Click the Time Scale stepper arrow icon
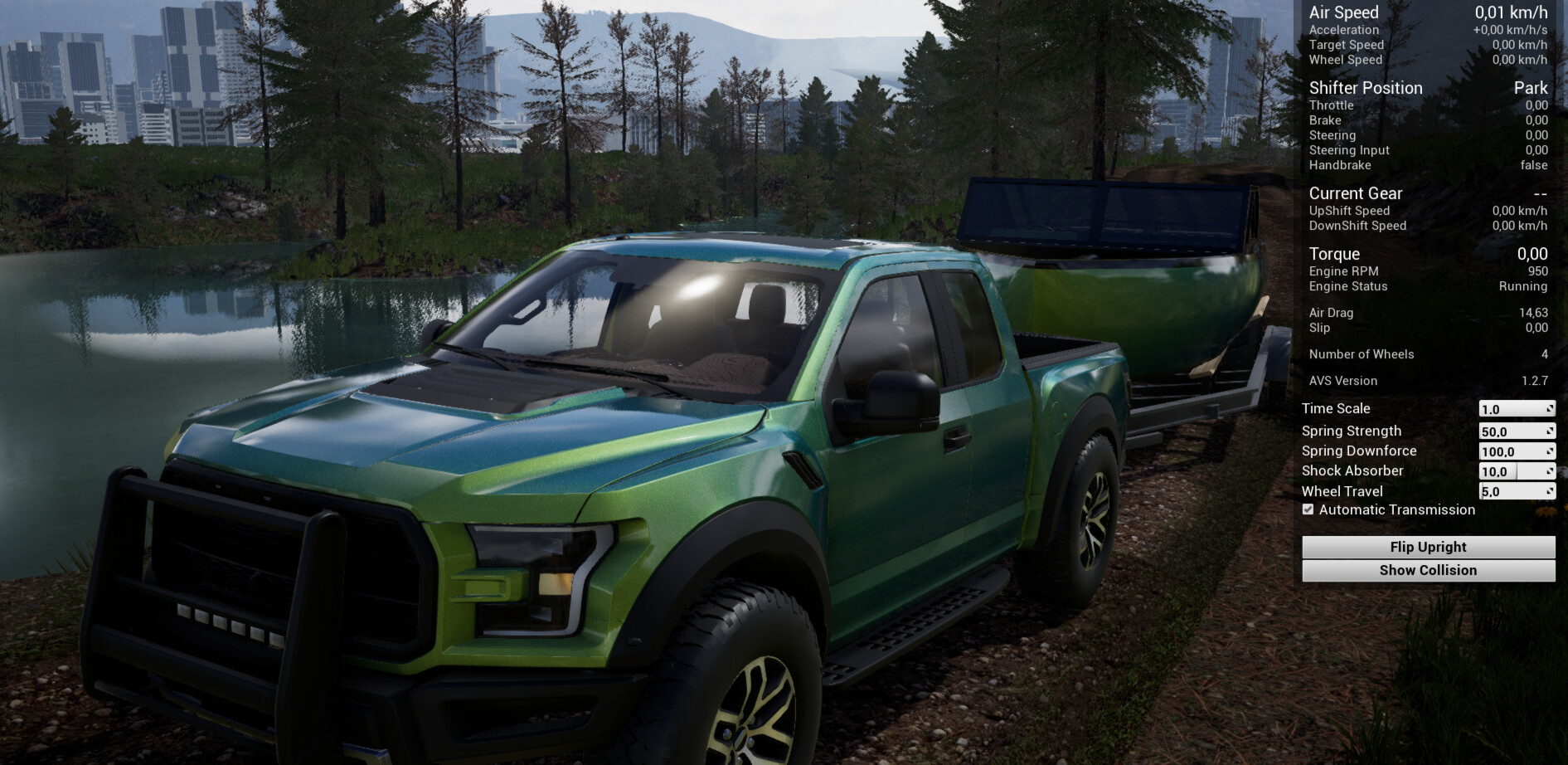 tap(1549, 408)
